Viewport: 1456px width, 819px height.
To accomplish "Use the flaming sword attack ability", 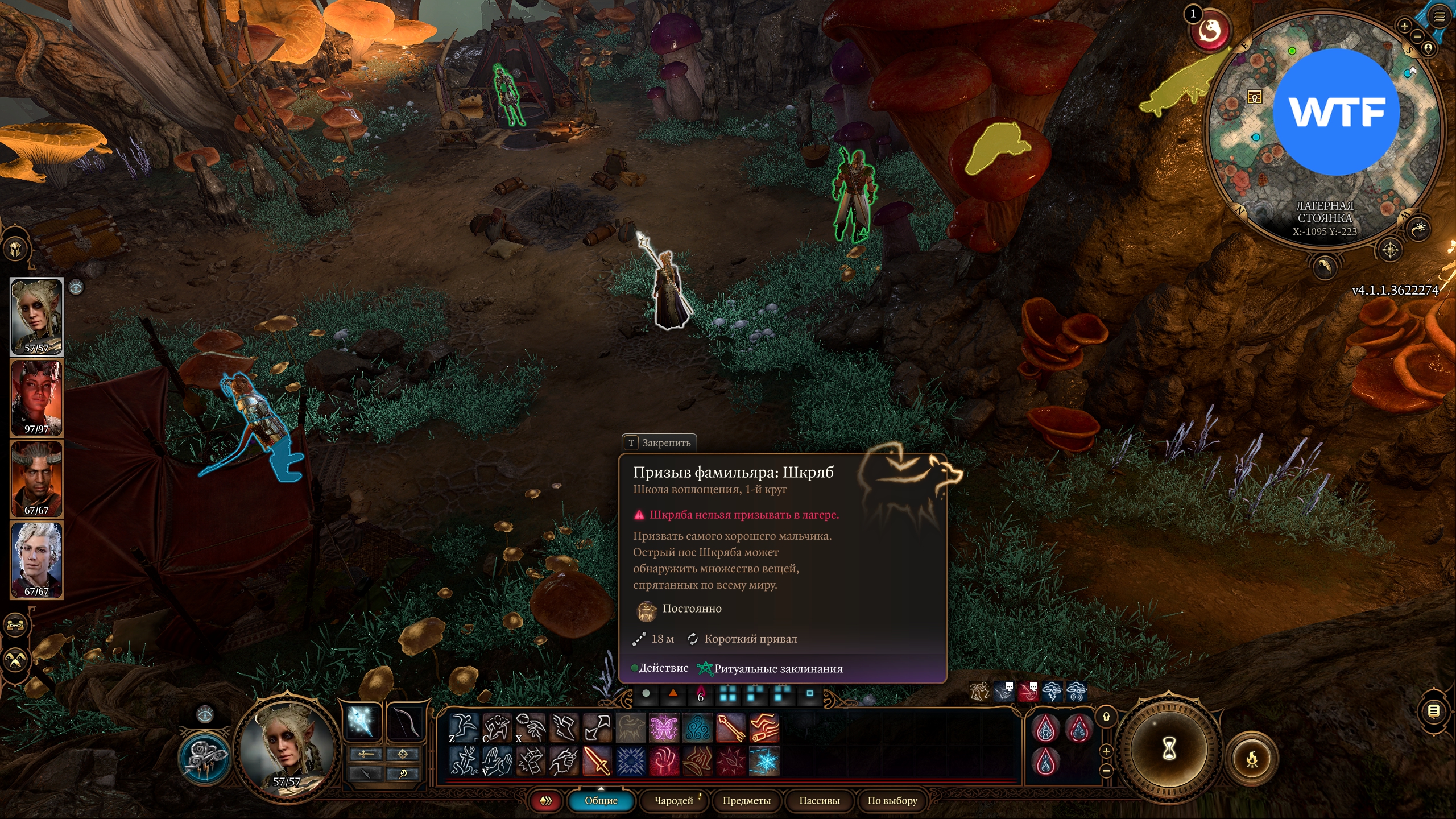I will click(x=597, y=762).
